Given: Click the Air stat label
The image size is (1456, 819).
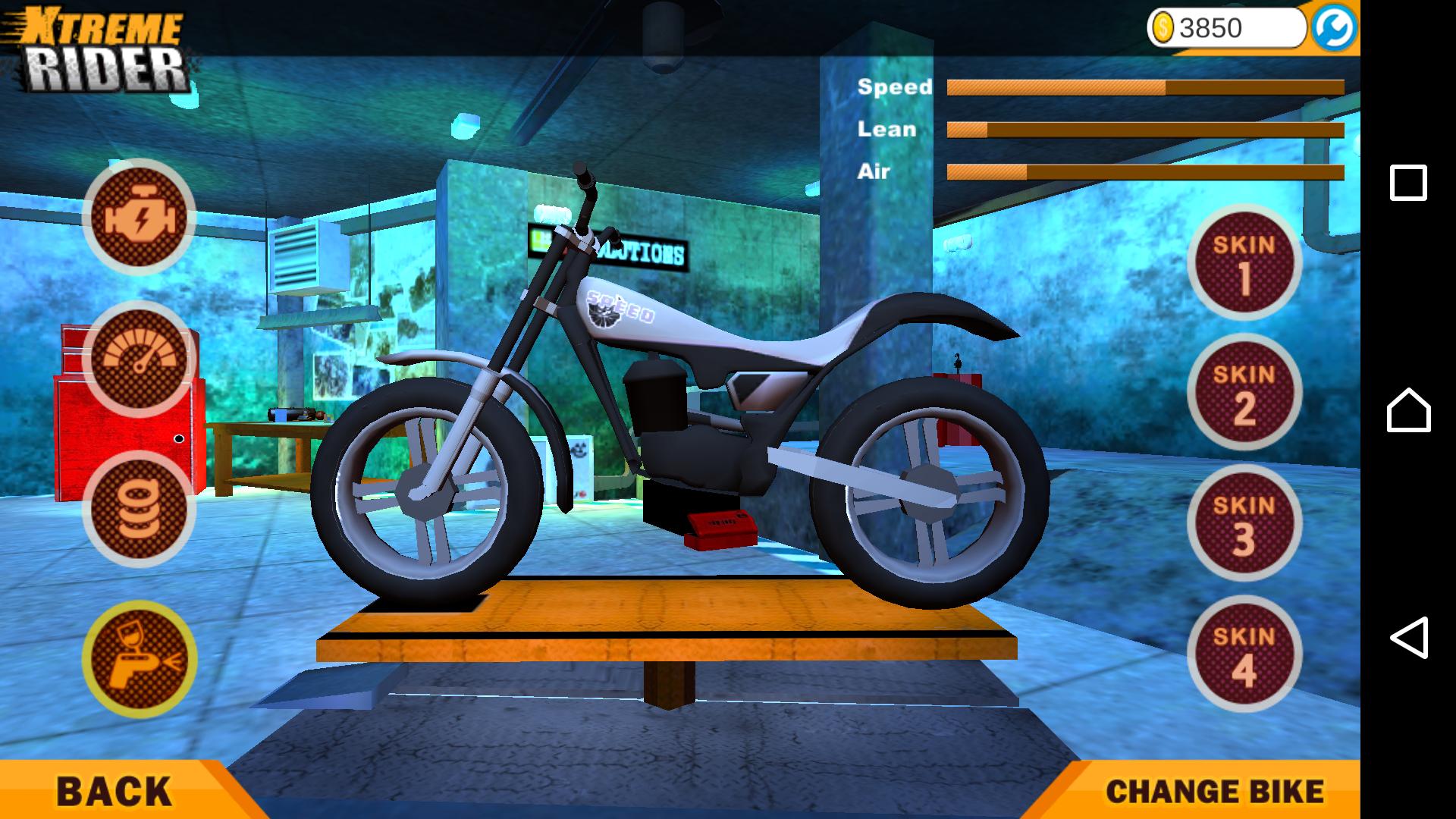Looking at the screenshot, I should 874,172.
